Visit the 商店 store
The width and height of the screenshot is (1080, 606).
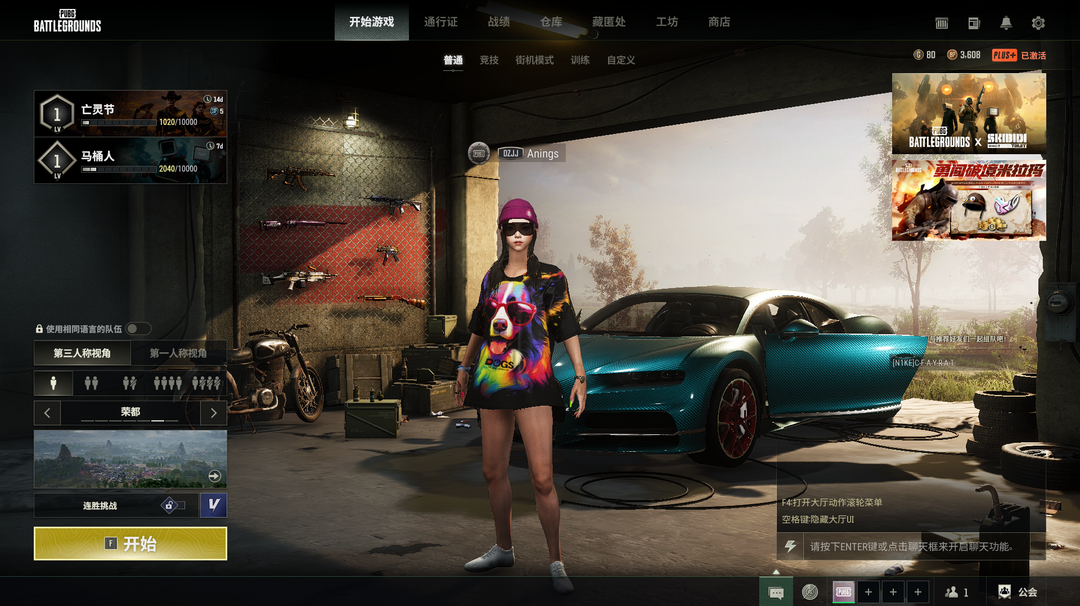pyautogui.click(x=719, y=22)
